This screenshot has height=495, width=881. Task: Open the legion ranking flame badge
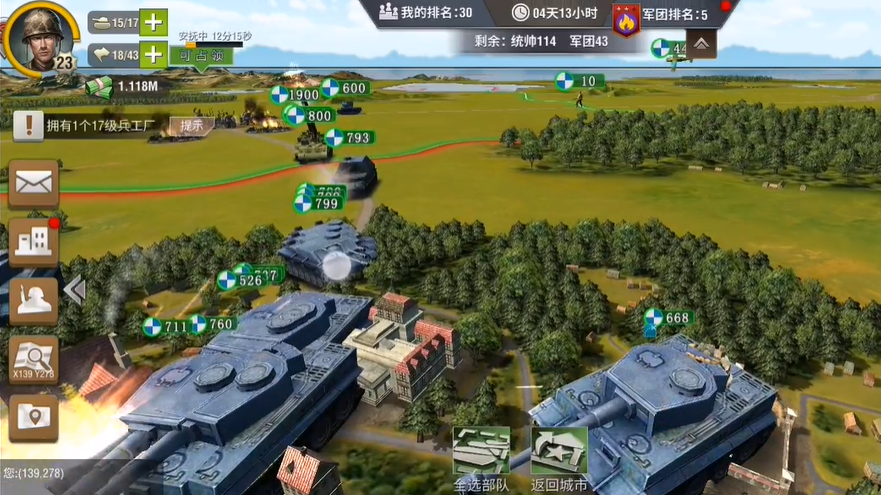(627, 17)
